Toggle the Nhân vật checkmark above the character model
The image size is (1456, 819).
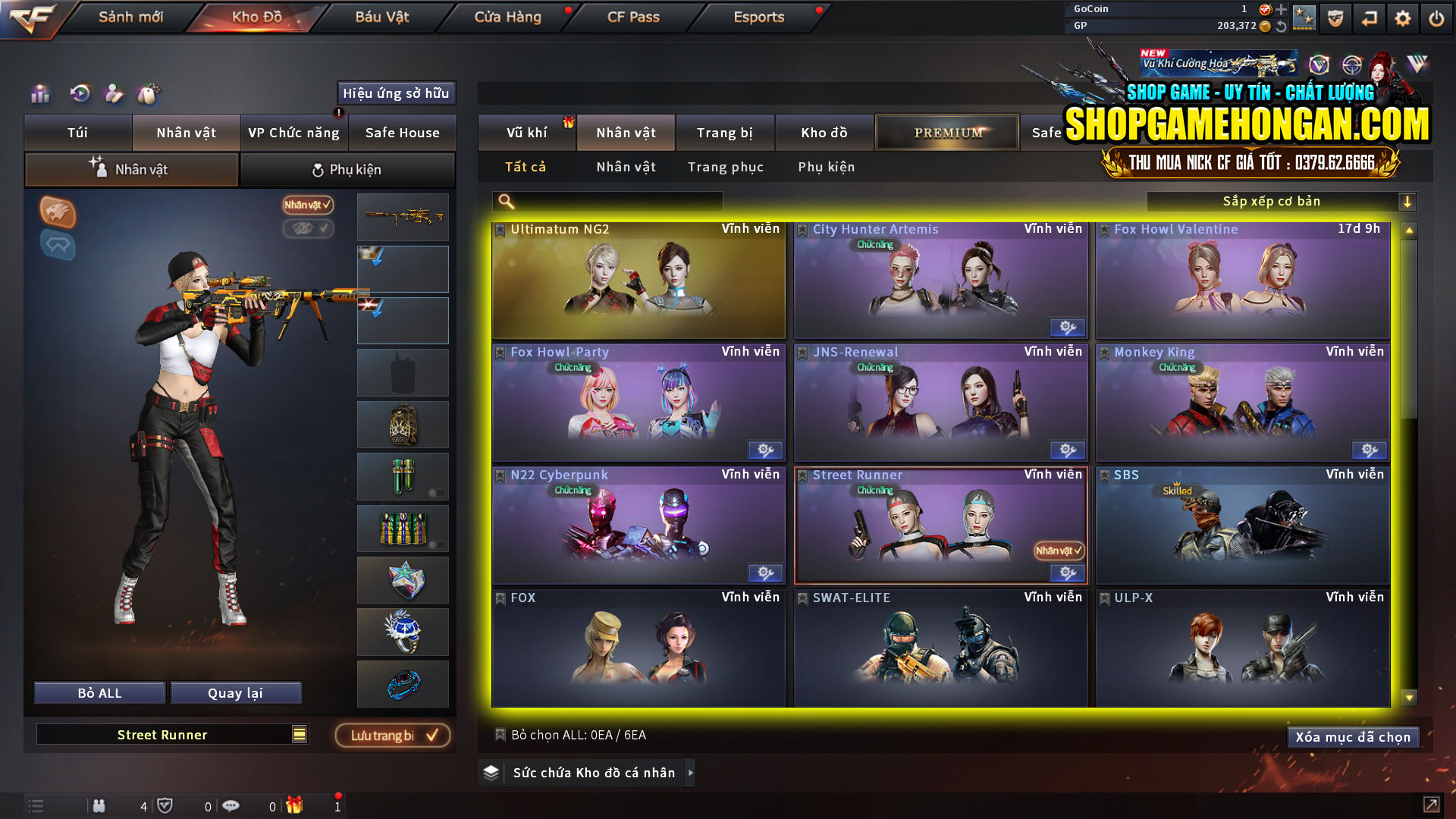[306, 206]
